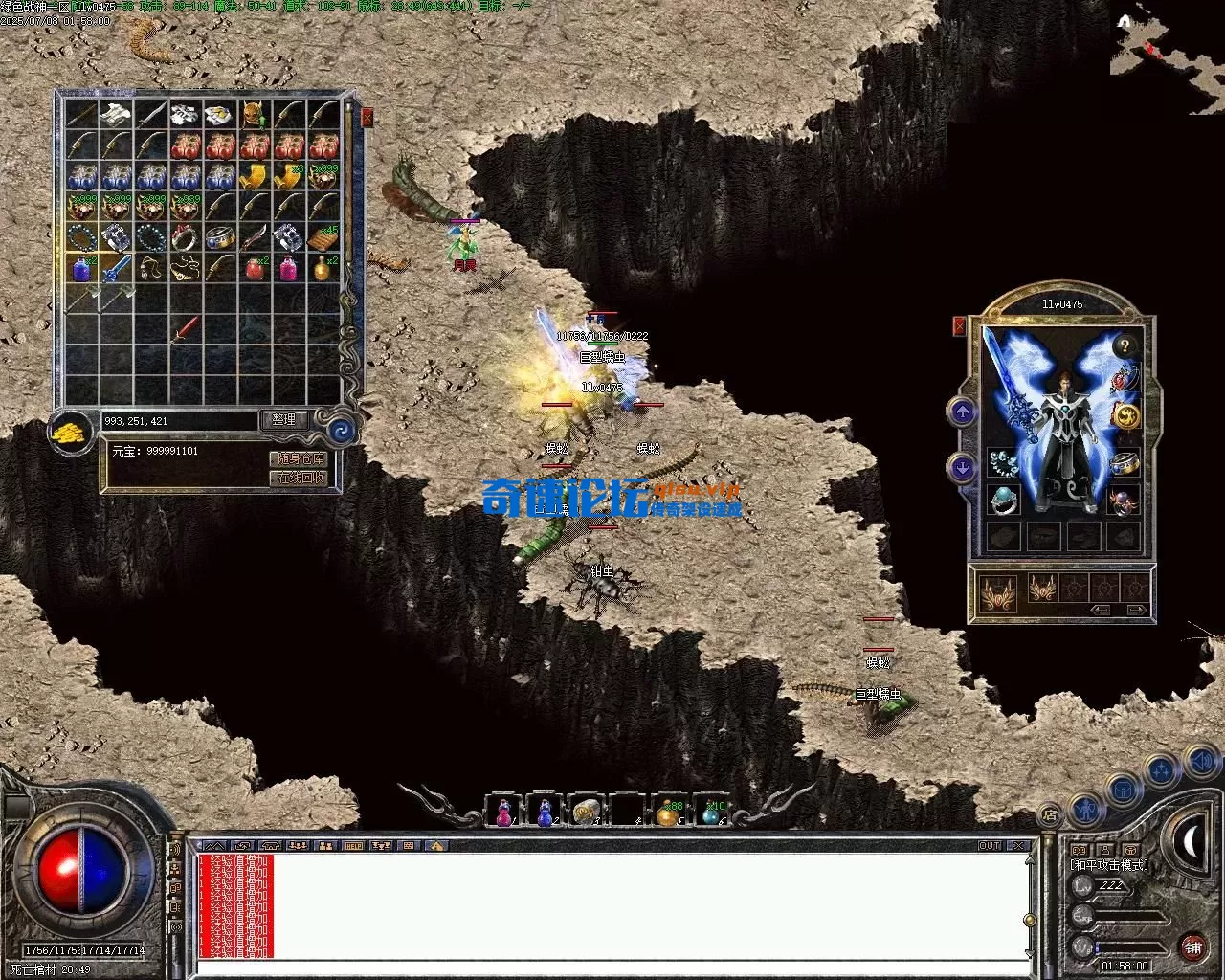Image resolution: width=1225 pixels, height=980 pixels.
Task: Click the up arrow button on character panel
Action: (x=962, y=412)
